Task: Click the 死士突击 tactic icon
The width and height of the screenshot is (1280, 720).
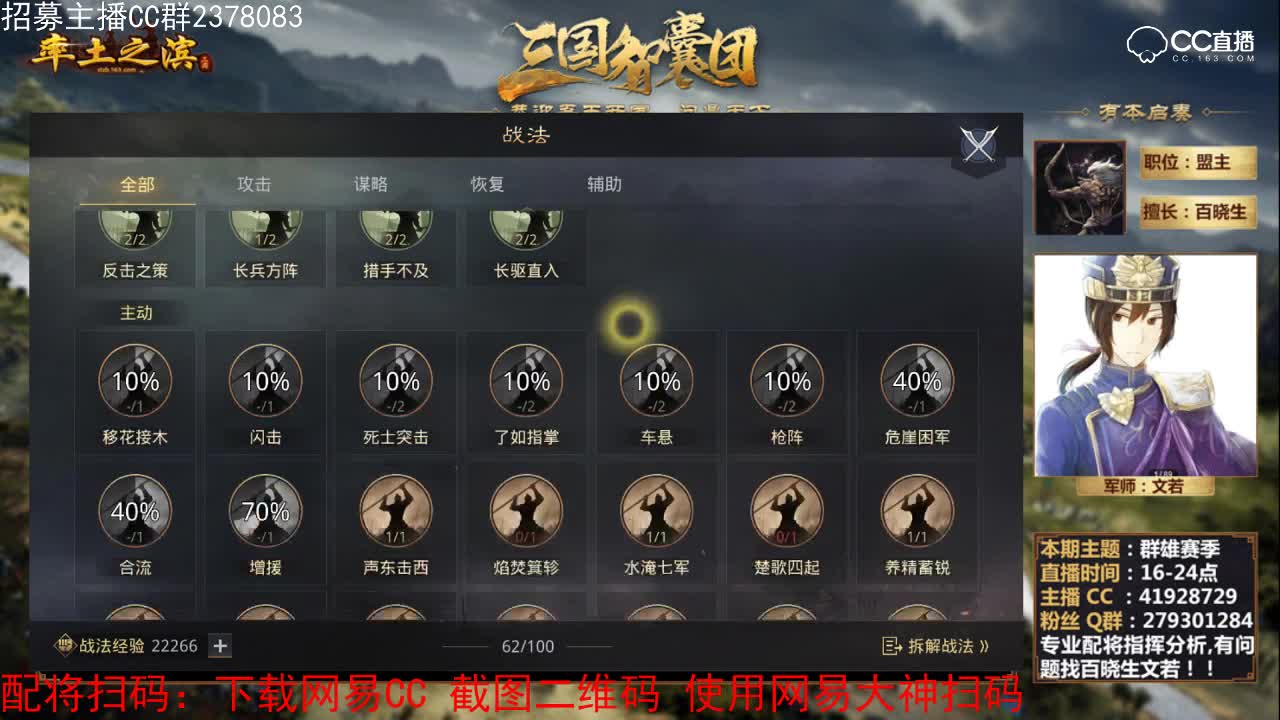Action: tap(396, 381)
